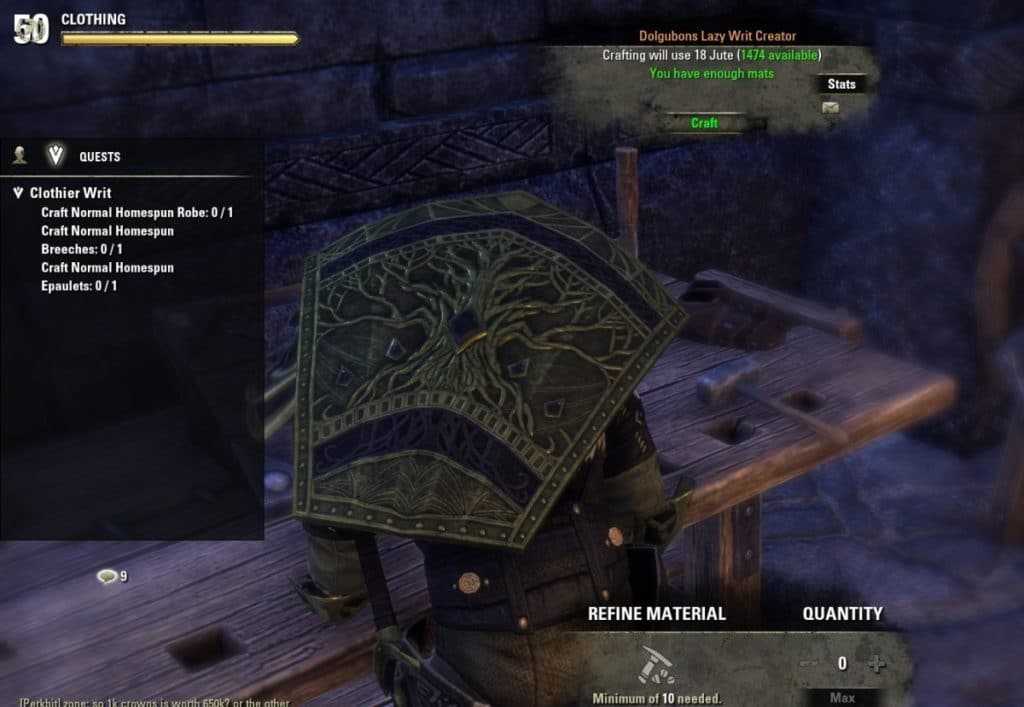1024x707 pixels.
Task: Switch to the Quests tab icon
Action: [x=54, y=156]
